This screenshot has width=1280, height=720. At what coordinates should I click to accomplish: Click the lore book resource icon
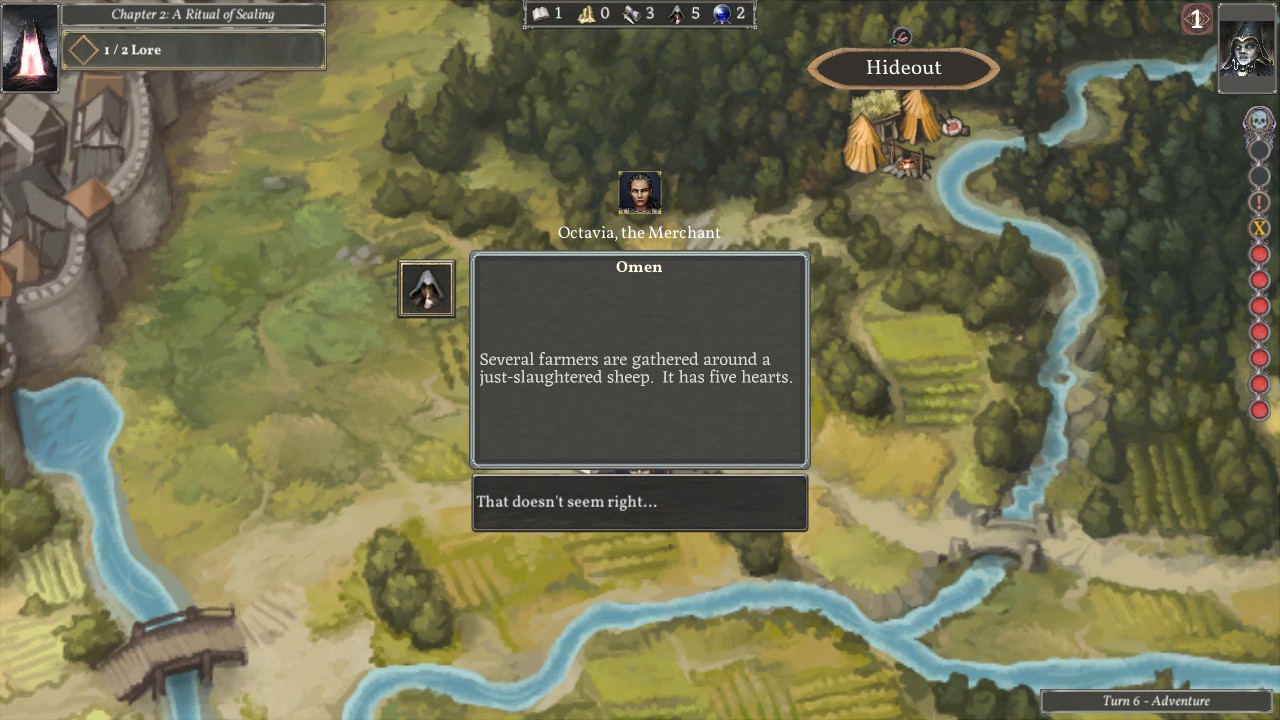pyautogui.click(x=541, y=13)
